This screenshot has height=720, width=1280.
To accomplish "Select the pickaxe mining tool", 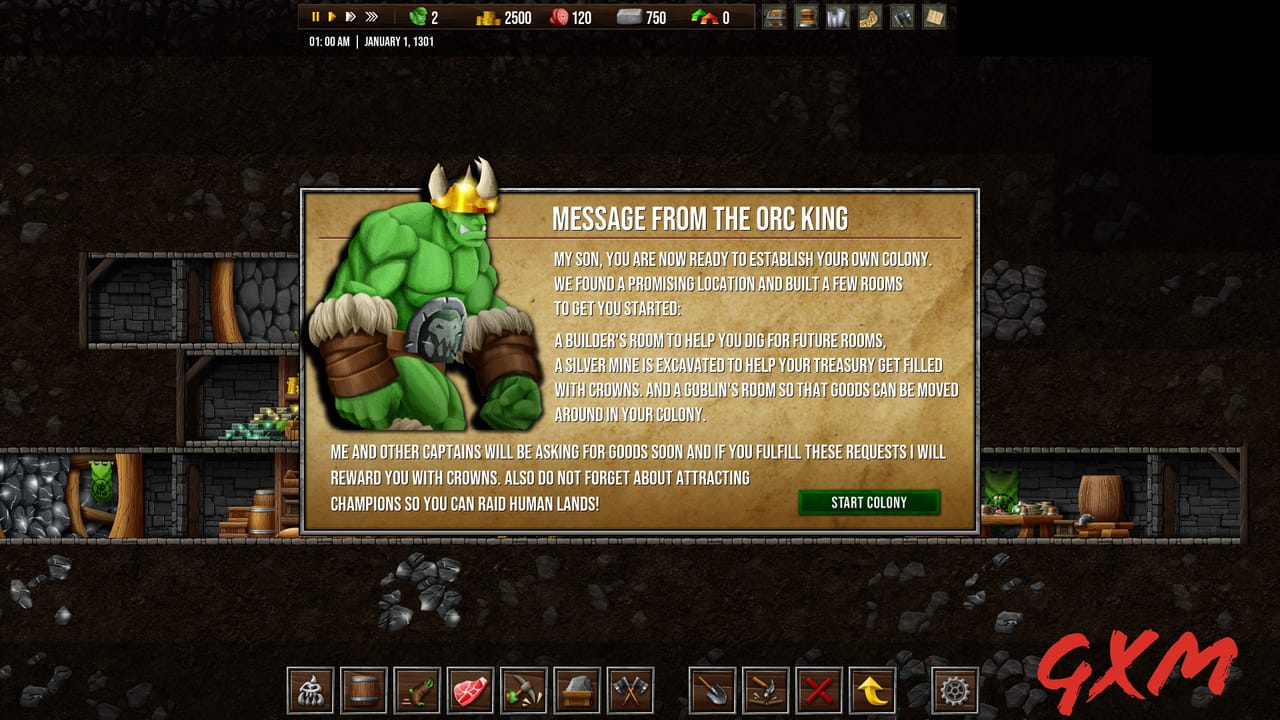I will (x=522, y=690).
